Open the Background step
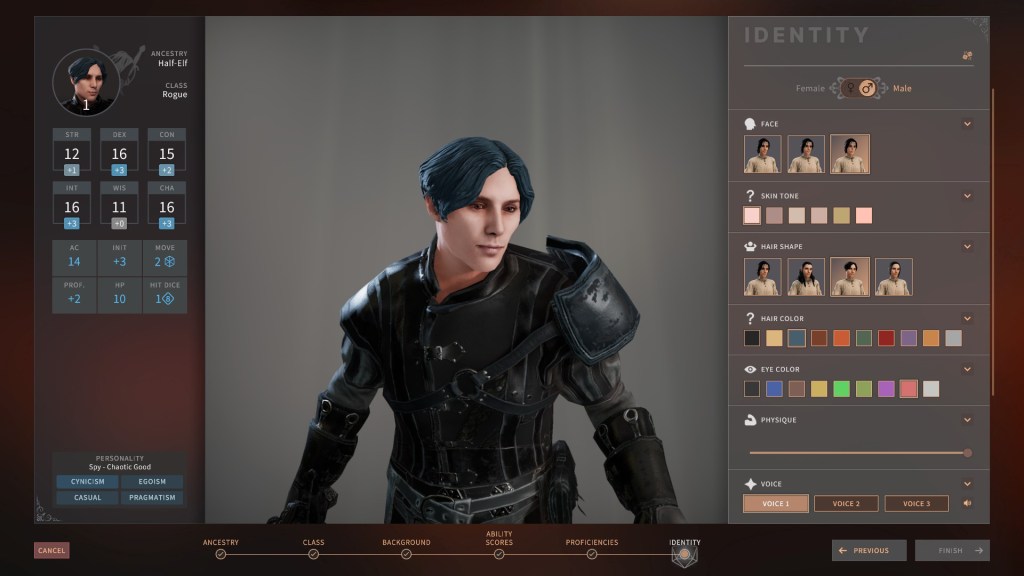Image resolution: width=1024 pixels, height=576 pixels. [406, 553]
